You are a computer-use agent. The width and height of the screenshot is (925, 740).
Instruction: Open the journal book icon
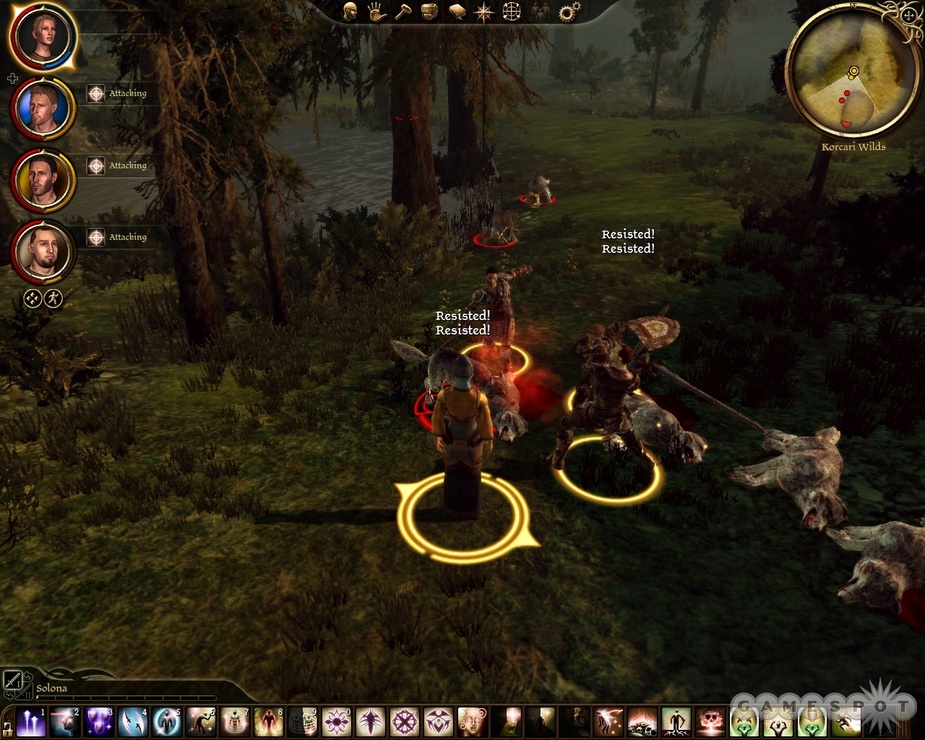coord(457,12)
